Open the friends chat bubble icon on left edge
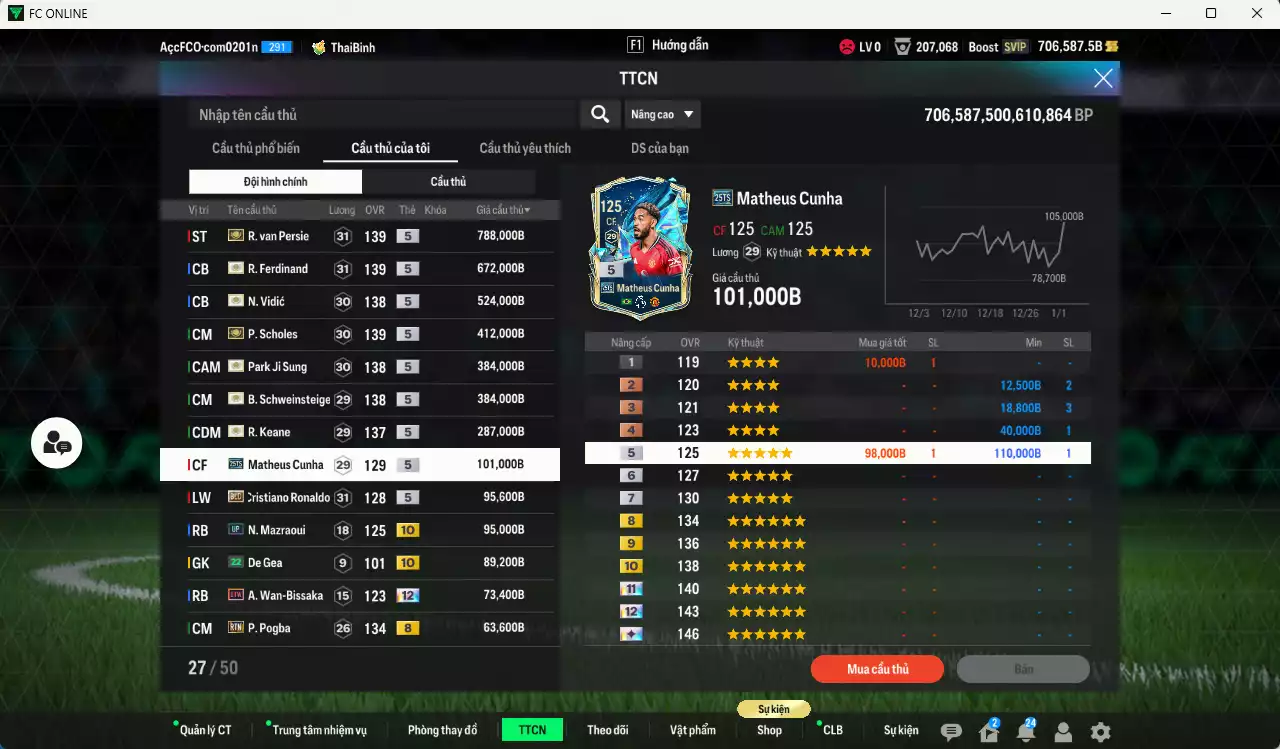The height and width of the screenshot is (749, 1280). coord(56,444)
